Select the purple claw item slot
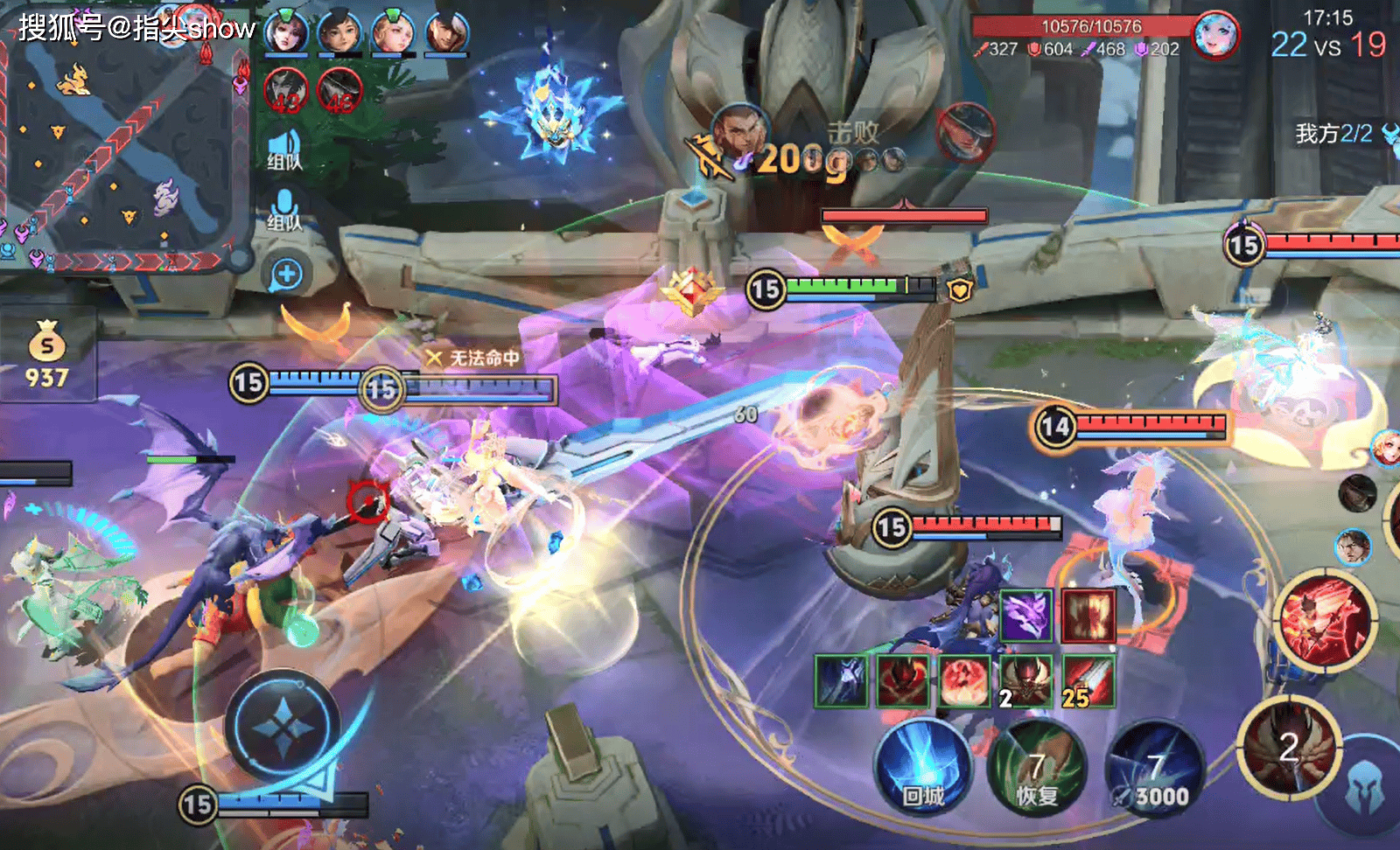 pos(1025,616)
